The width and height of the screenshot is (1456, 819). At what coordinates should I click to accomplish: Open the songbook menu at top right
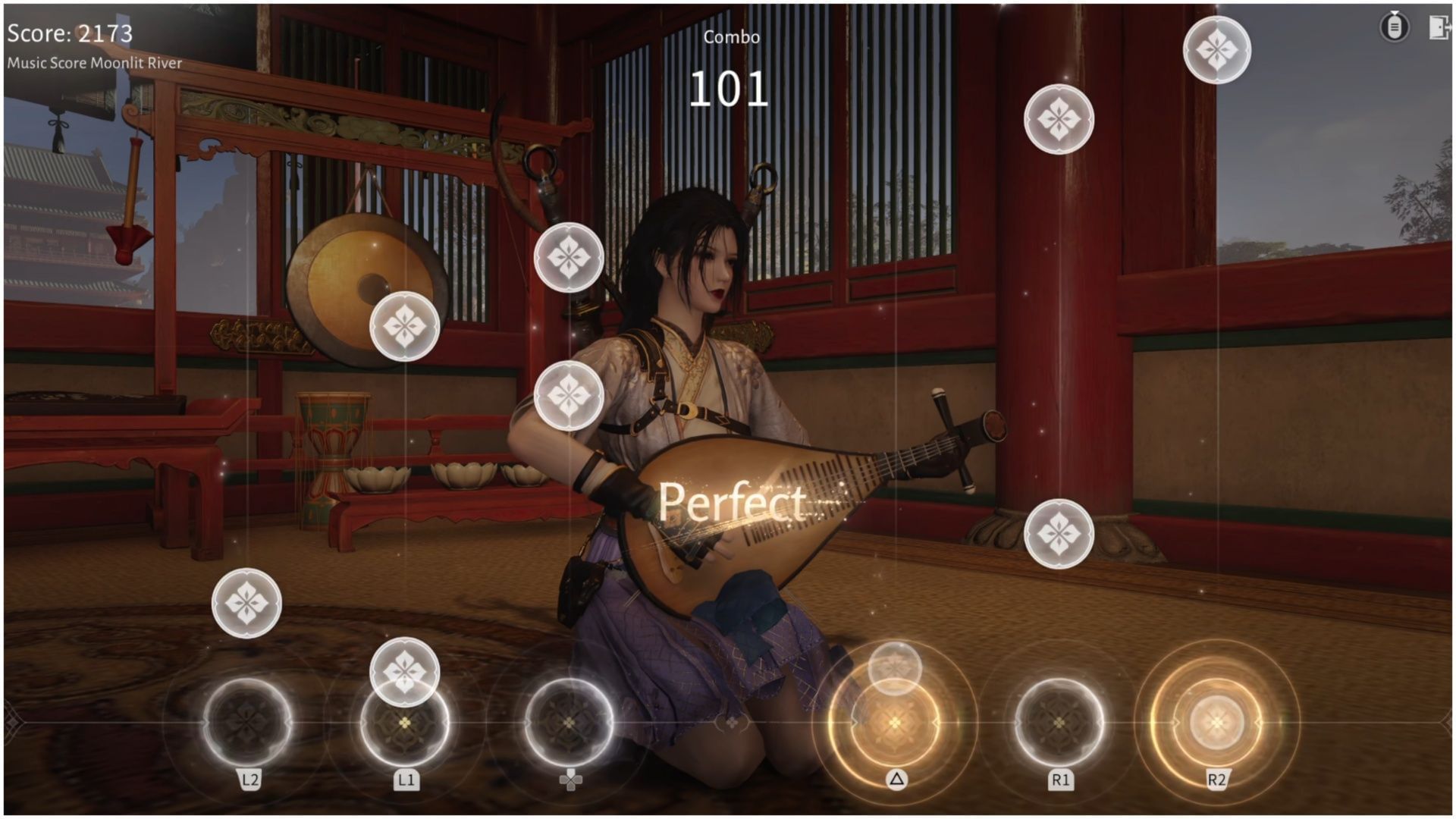click(x=1394, y=29)
